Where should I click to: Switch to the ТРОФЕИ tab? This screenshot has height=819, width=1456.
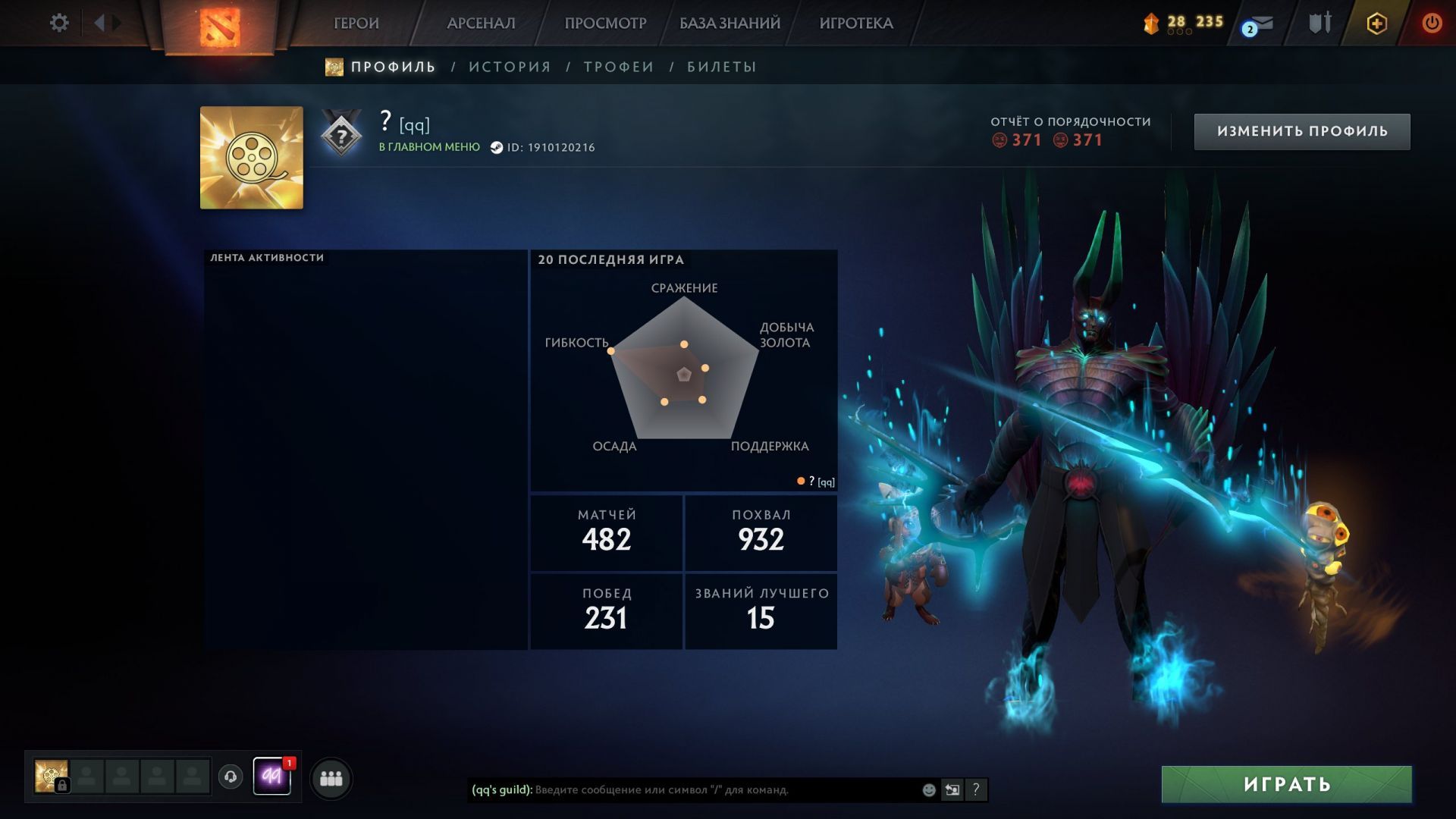point(619,67)
